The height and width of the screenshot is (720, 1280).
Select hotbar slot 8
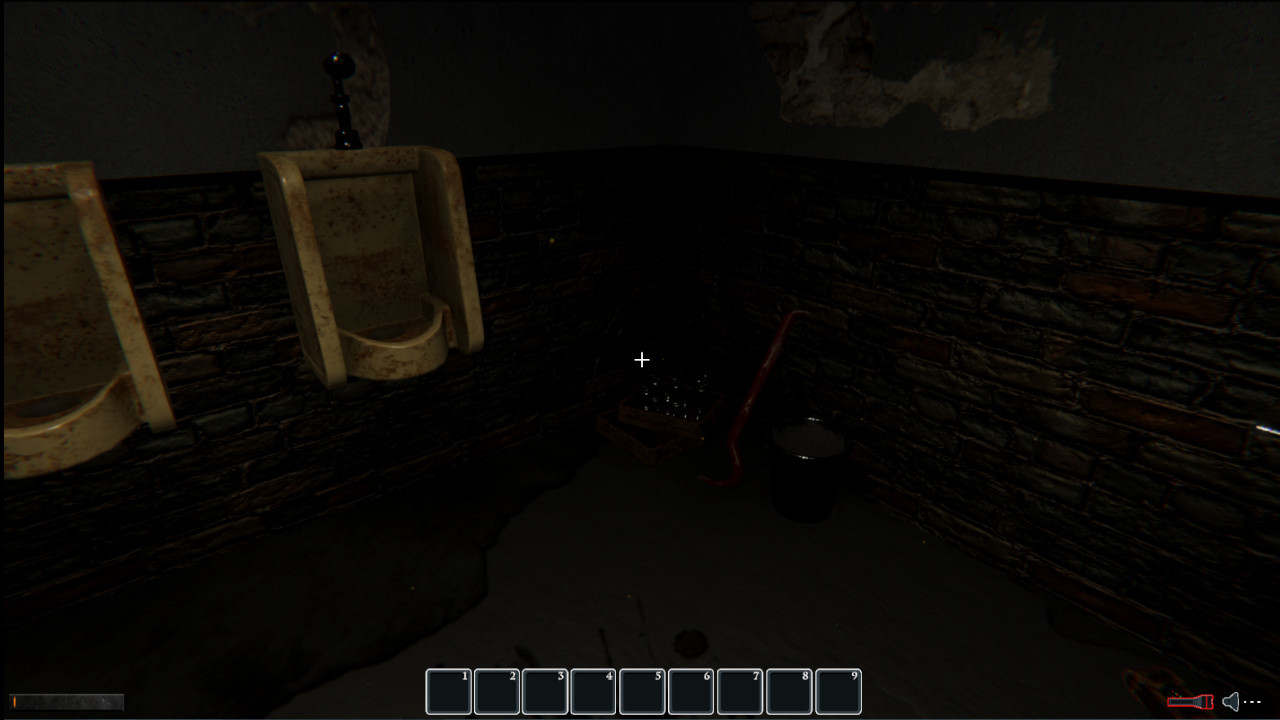point(788,691)
